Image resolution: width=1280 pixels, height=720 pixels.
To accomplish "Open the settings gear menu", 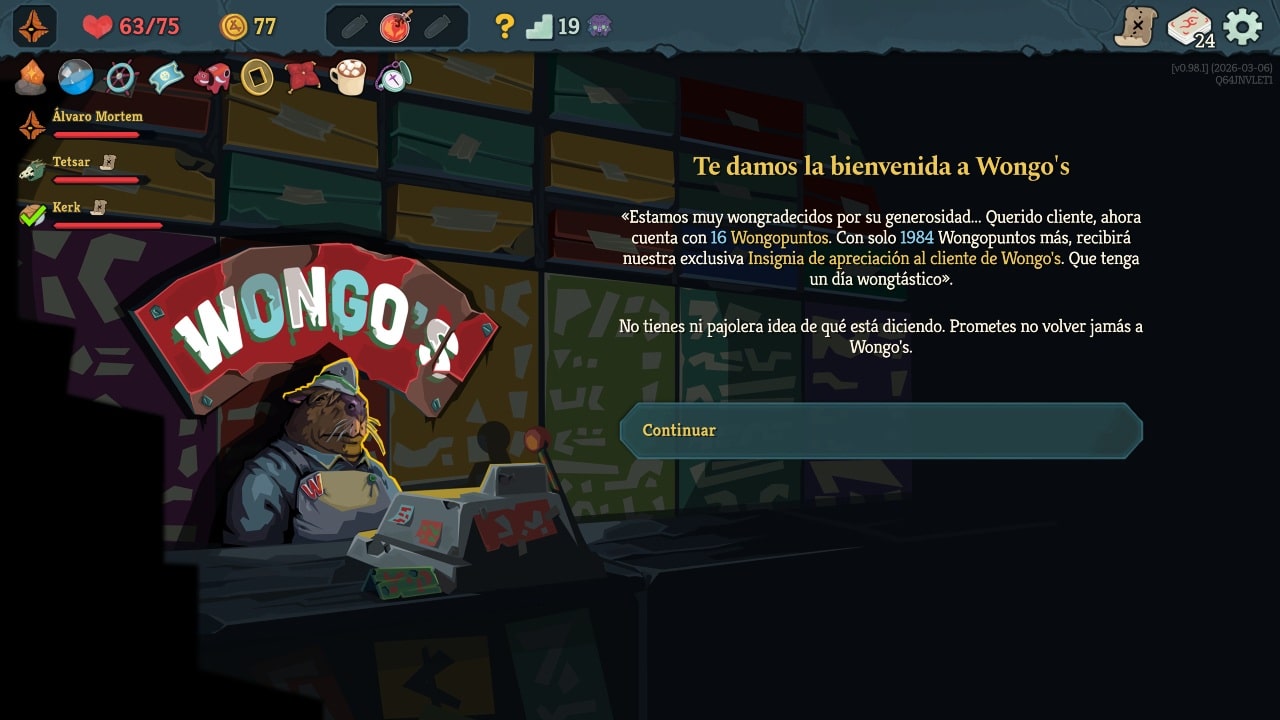I will click(x=1242, y=26).
